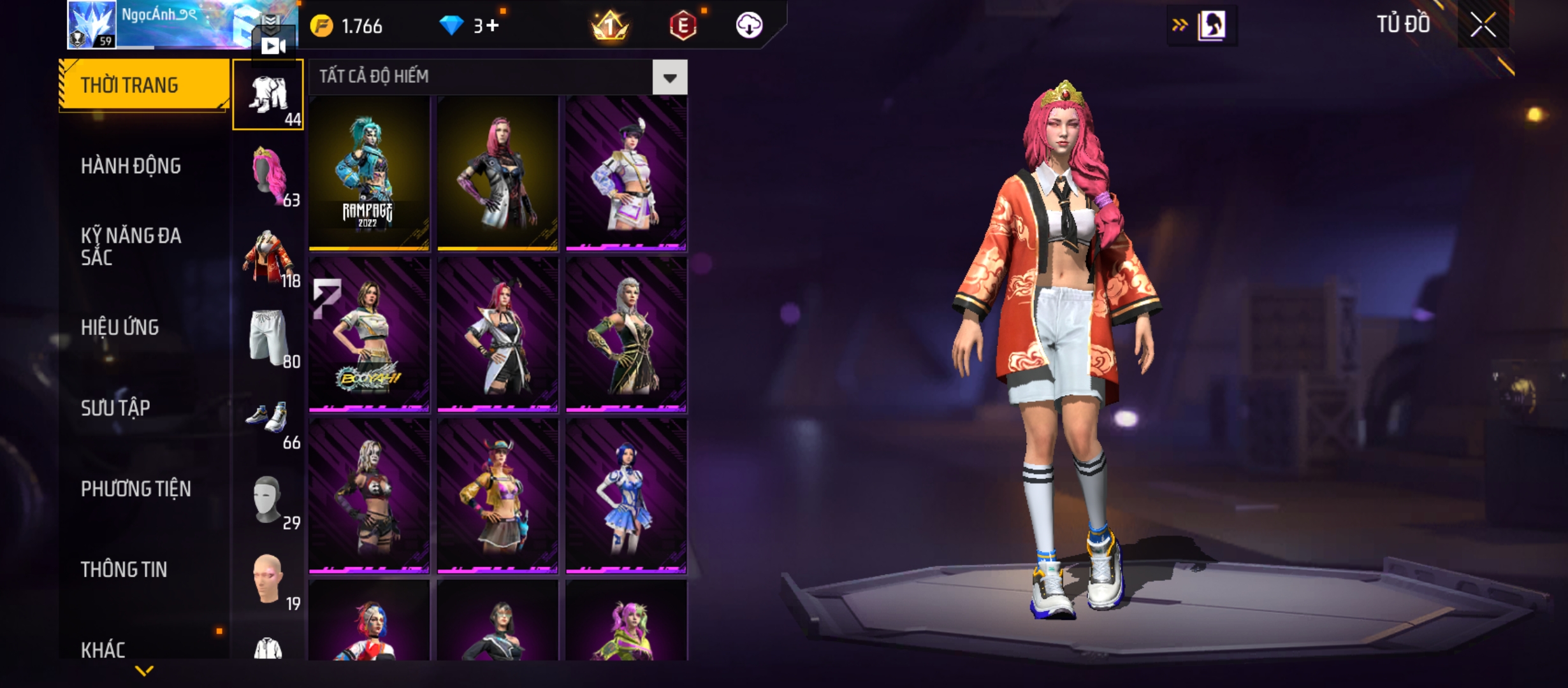This screenshot has height=688, width=1568.
Task: Choose the pink hair headwear category
Action: [268, 176]
